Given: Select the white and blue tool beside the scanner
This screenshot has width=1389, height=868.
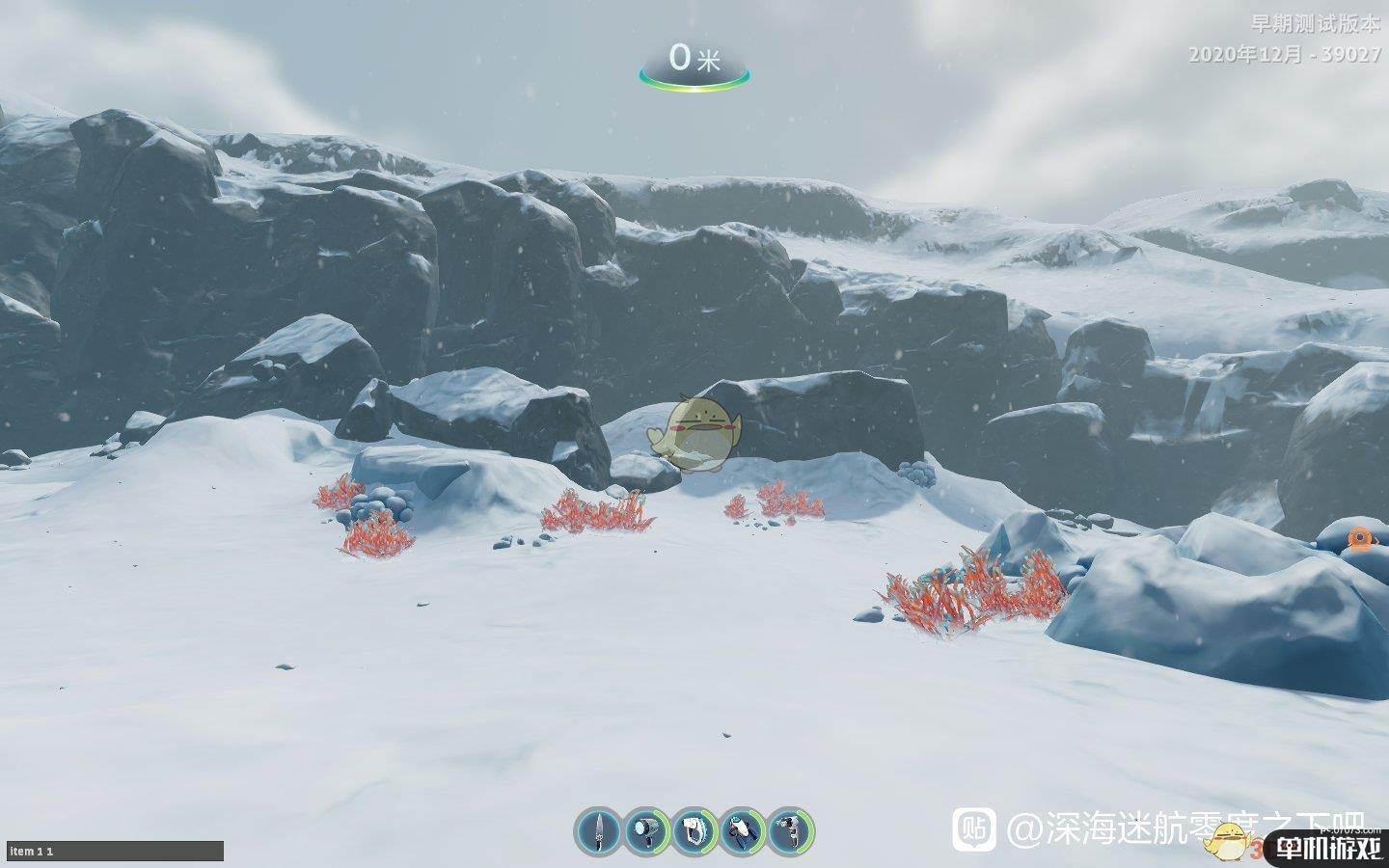Looking at the screenshot, I should [x=743, y=830].
